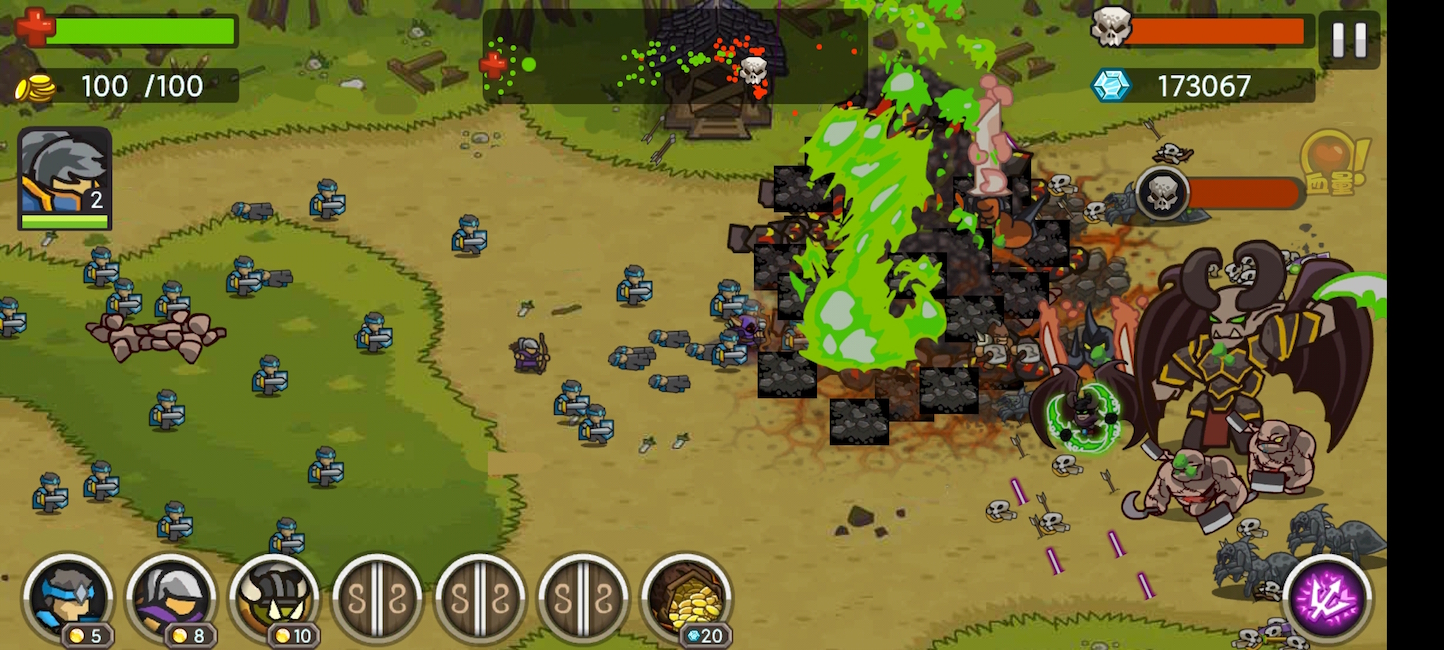
Task: Buy the gold mine upgrade for 20 gems
Action: (686, 598)
